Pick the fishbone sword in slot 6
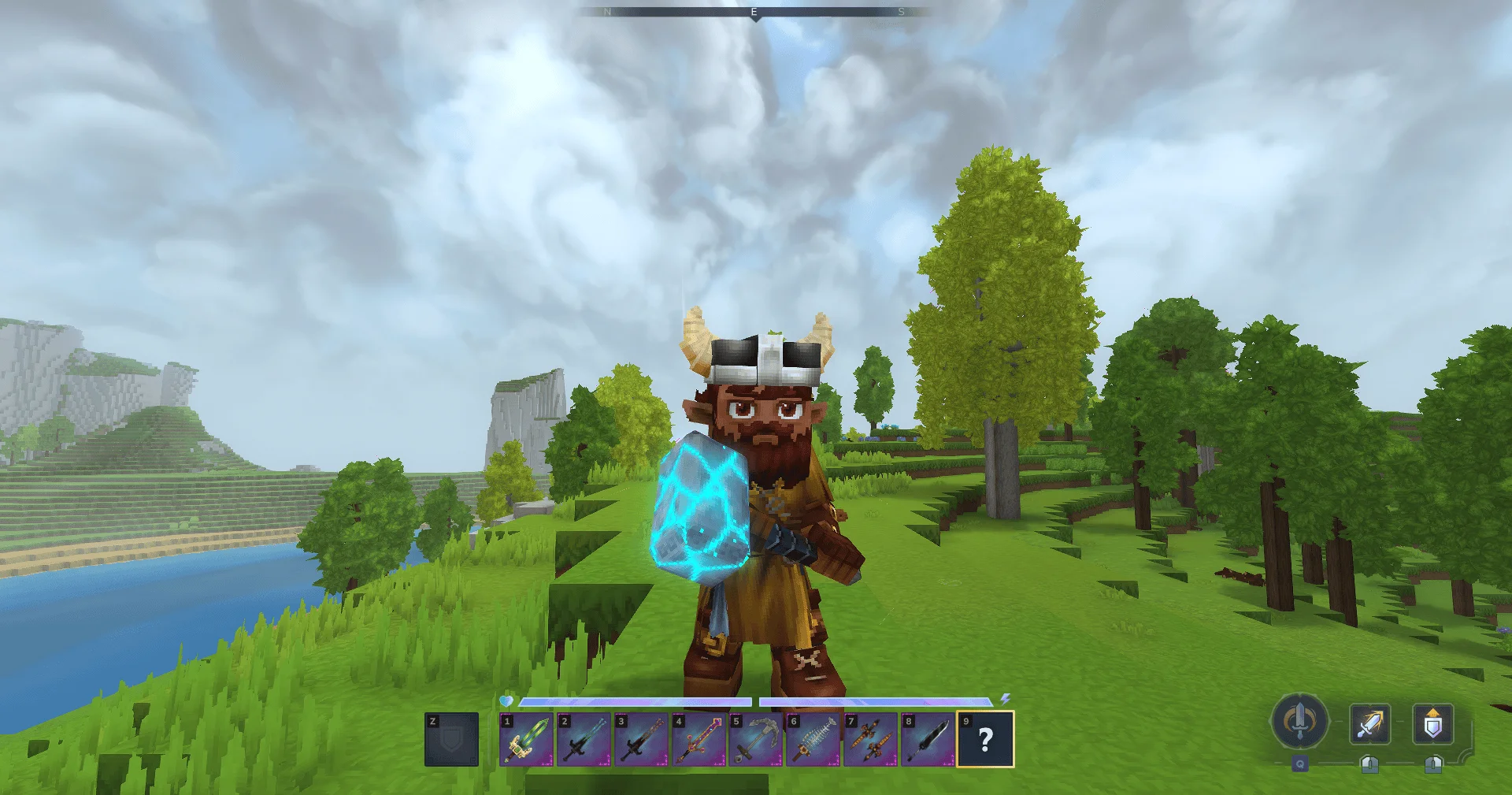The image size is (1512, 795). pyautogui.click(x=813, y=740)
